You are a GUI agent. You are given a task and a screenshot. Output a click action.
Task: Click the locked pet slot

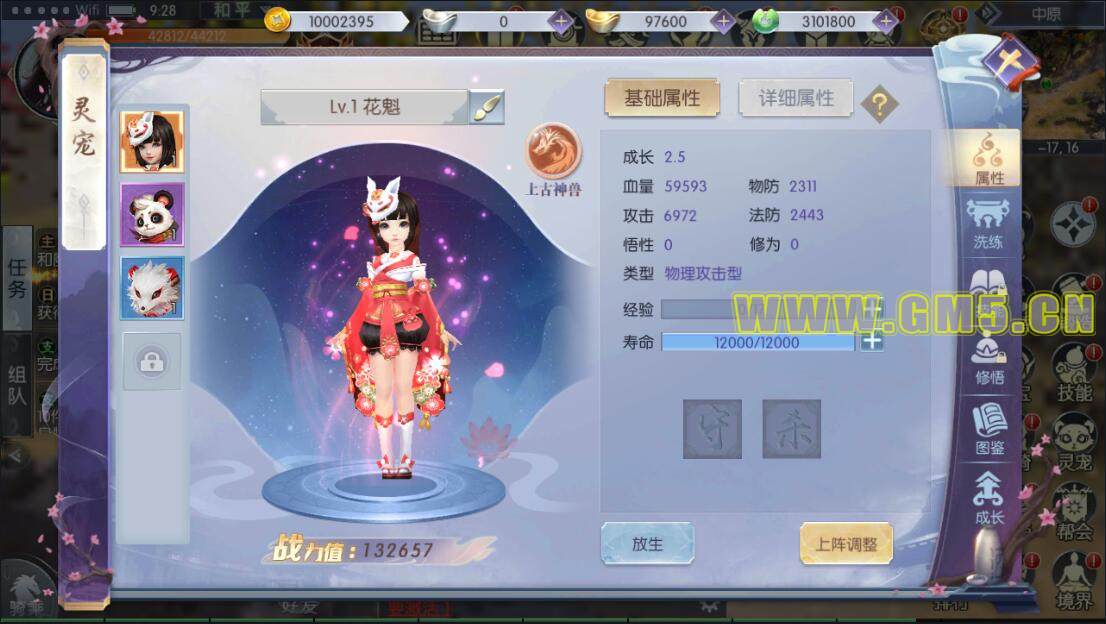152,362
